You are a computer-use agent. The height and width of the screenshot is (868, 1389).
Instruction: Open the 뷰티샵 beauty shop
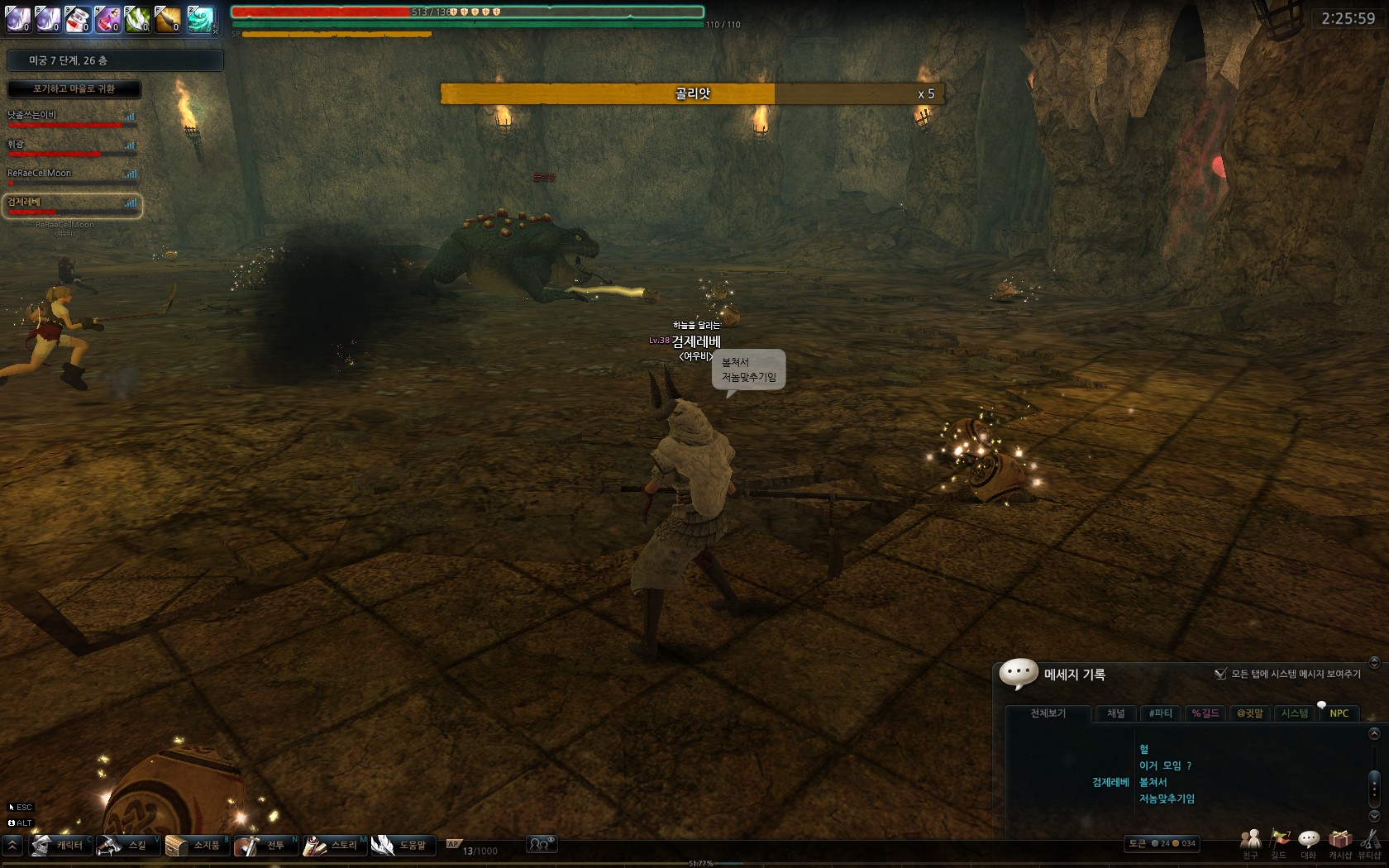point(1370,842)
